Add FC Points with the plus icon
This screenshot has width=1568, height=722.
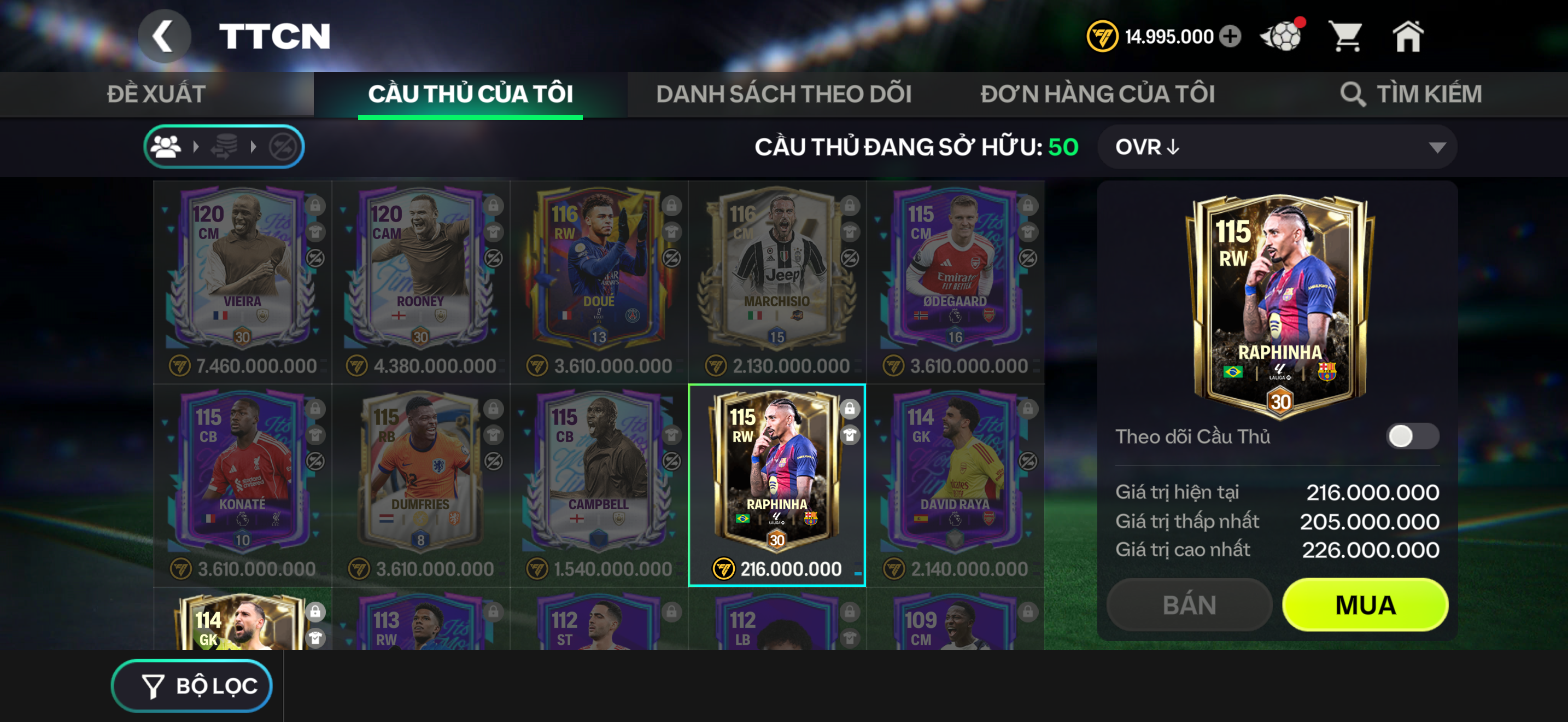click(x=1228, y=36)
